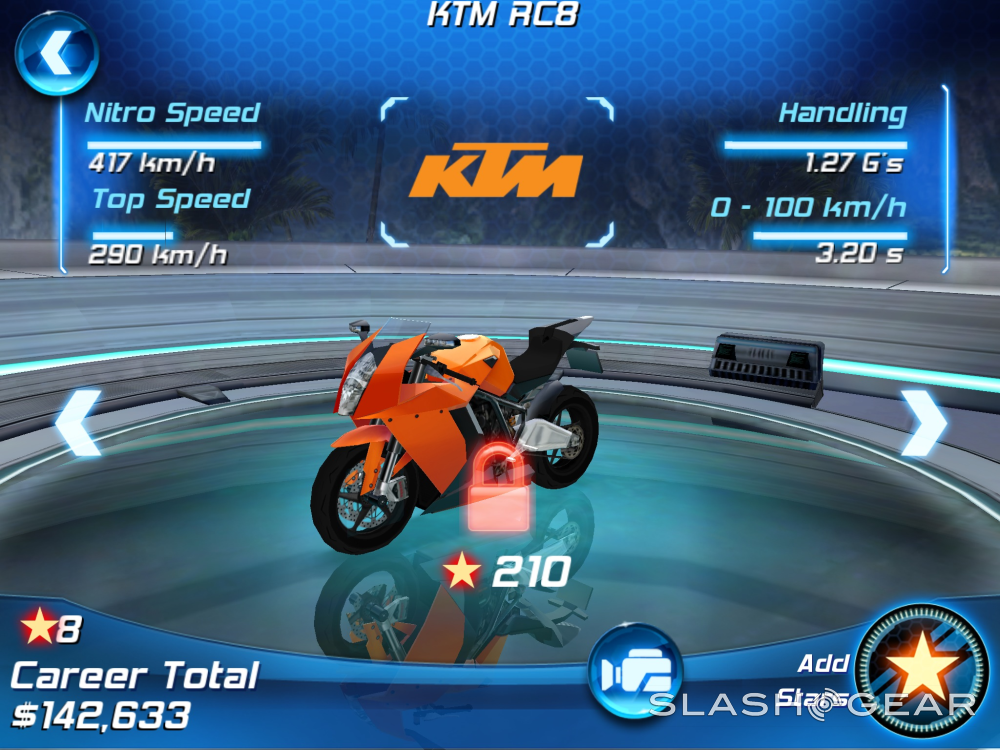Viewport: 1000px width, 750px height.
Task: Tap the red padlock on the bike
Action: point(499,488)
